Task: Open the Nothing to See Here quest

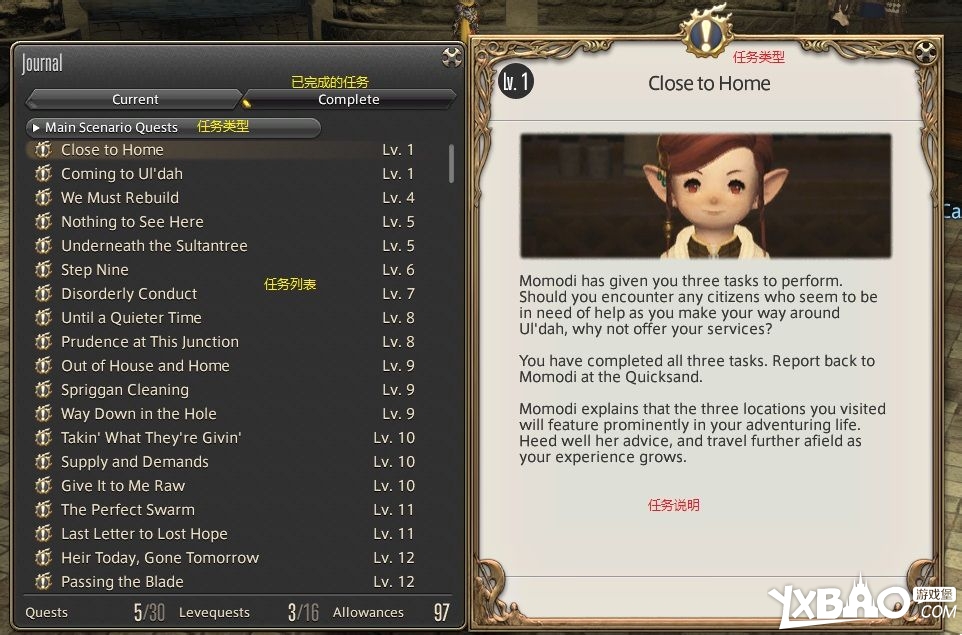Action: [x=132, y=222]
